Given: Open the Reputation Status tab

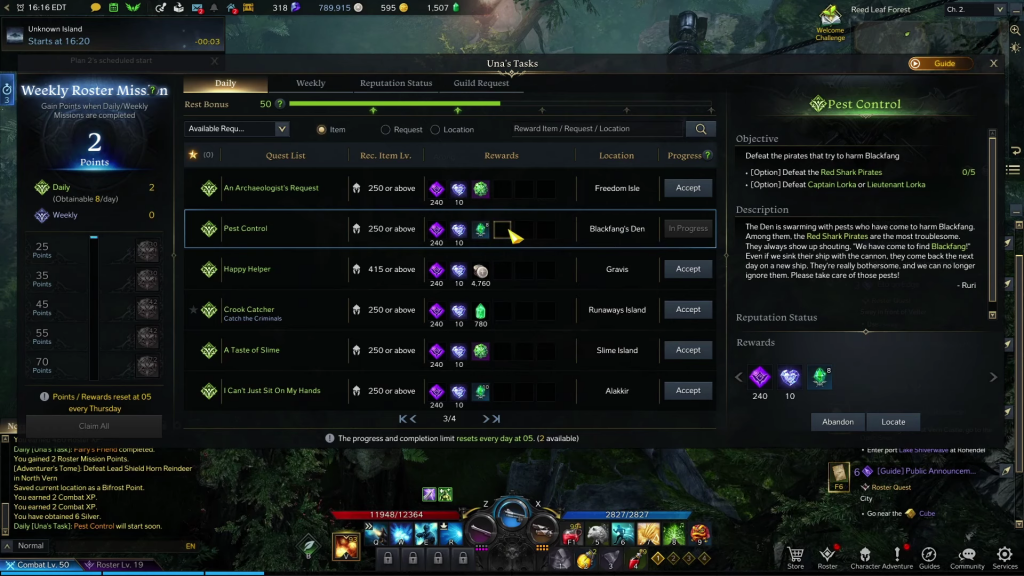Looking at the screenshot, I should pyautogui.click(x=396, y=83).
